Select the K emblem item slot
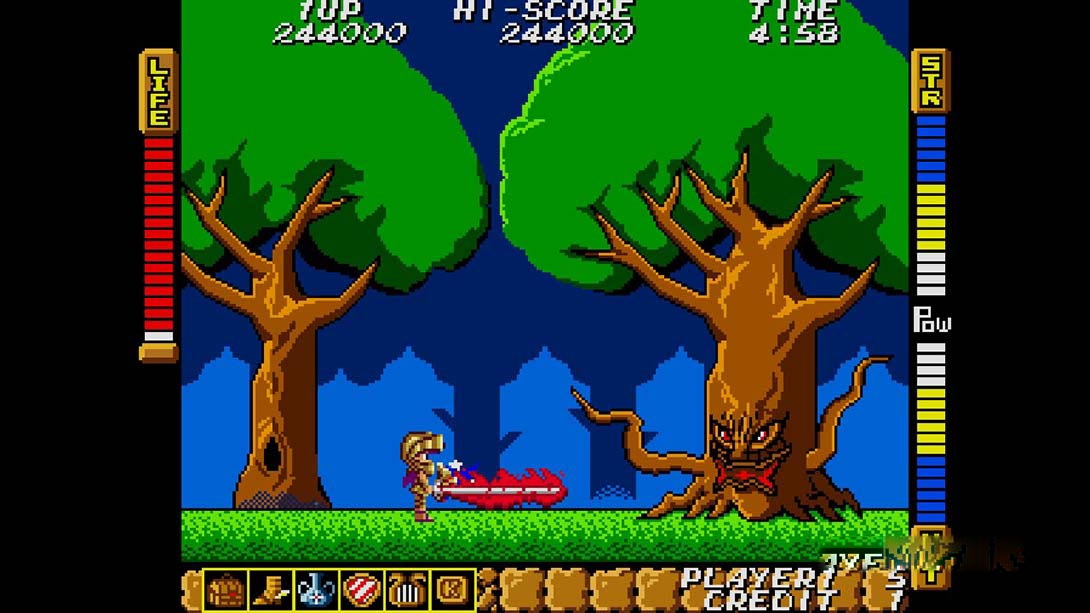 pos(451,590)
